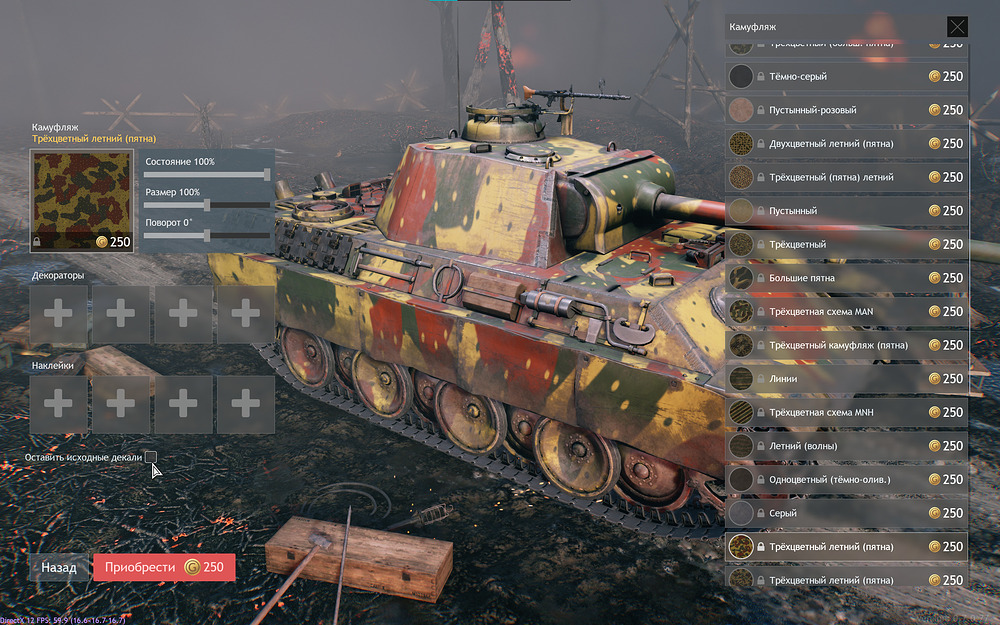Choose the Большие пятна camouflage
Image resolution: width=1000 pixels, height=625 pixels.
point(846,278)
